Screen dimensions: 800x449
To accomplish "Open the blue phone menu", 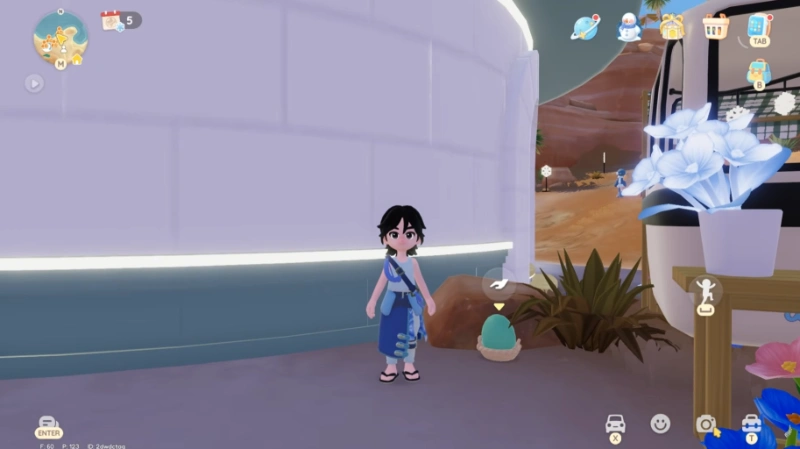I will pos(759,27).
